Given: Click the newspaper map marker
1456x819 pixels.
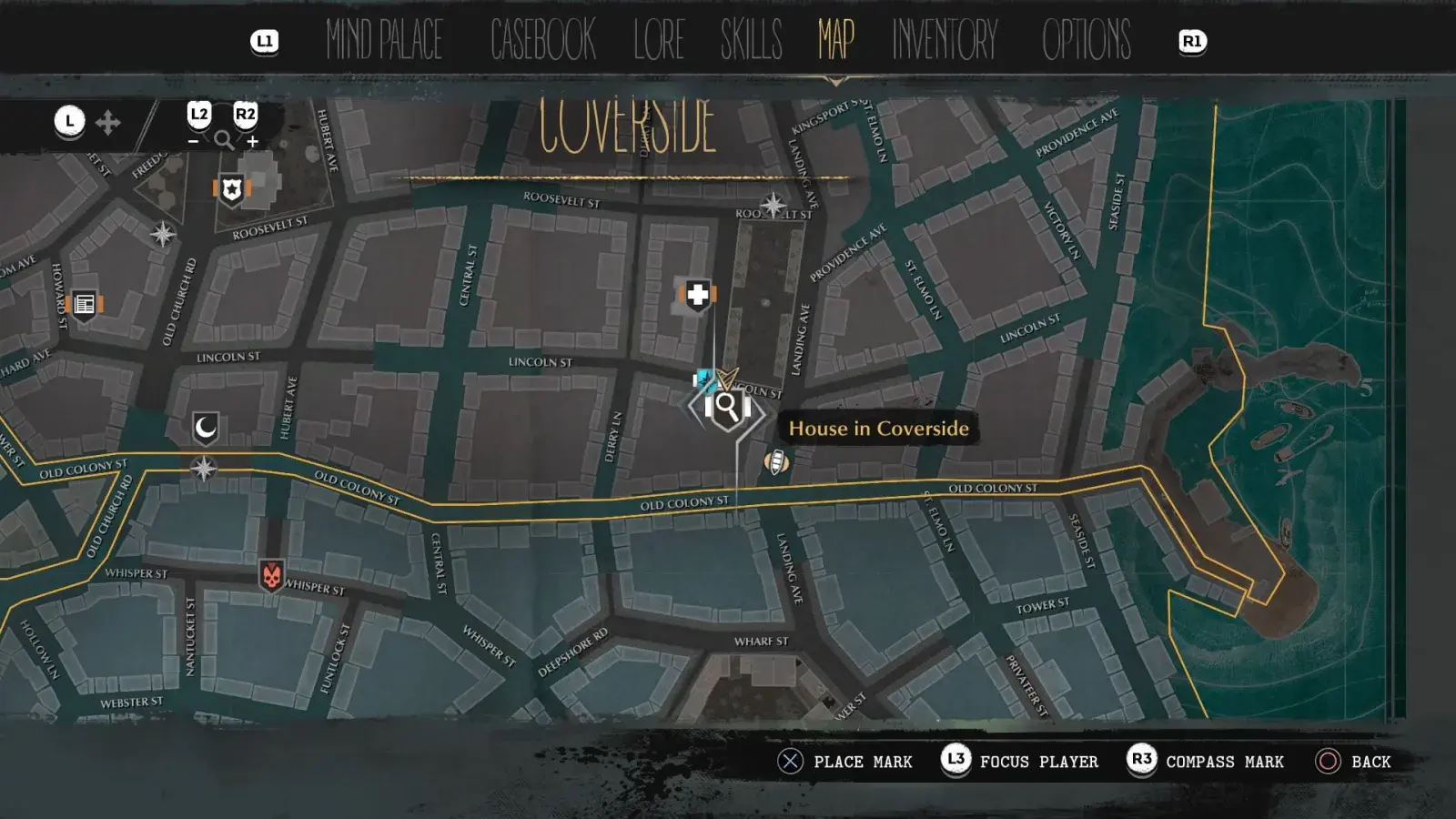Looking at the screenshot, I should [x=85, y=304].
